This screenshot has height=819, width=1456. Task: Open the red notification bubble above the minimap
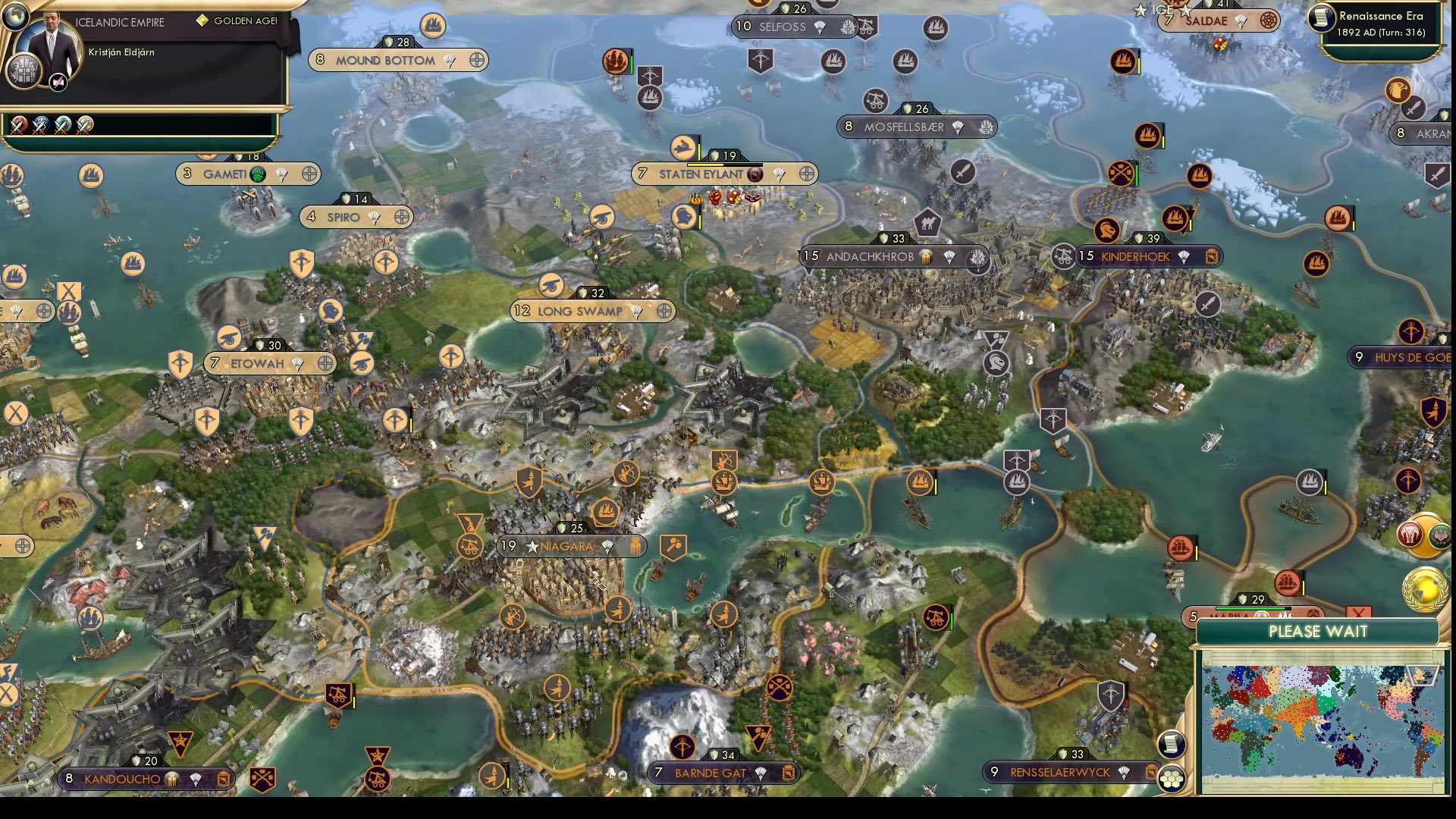(1410, 534)
